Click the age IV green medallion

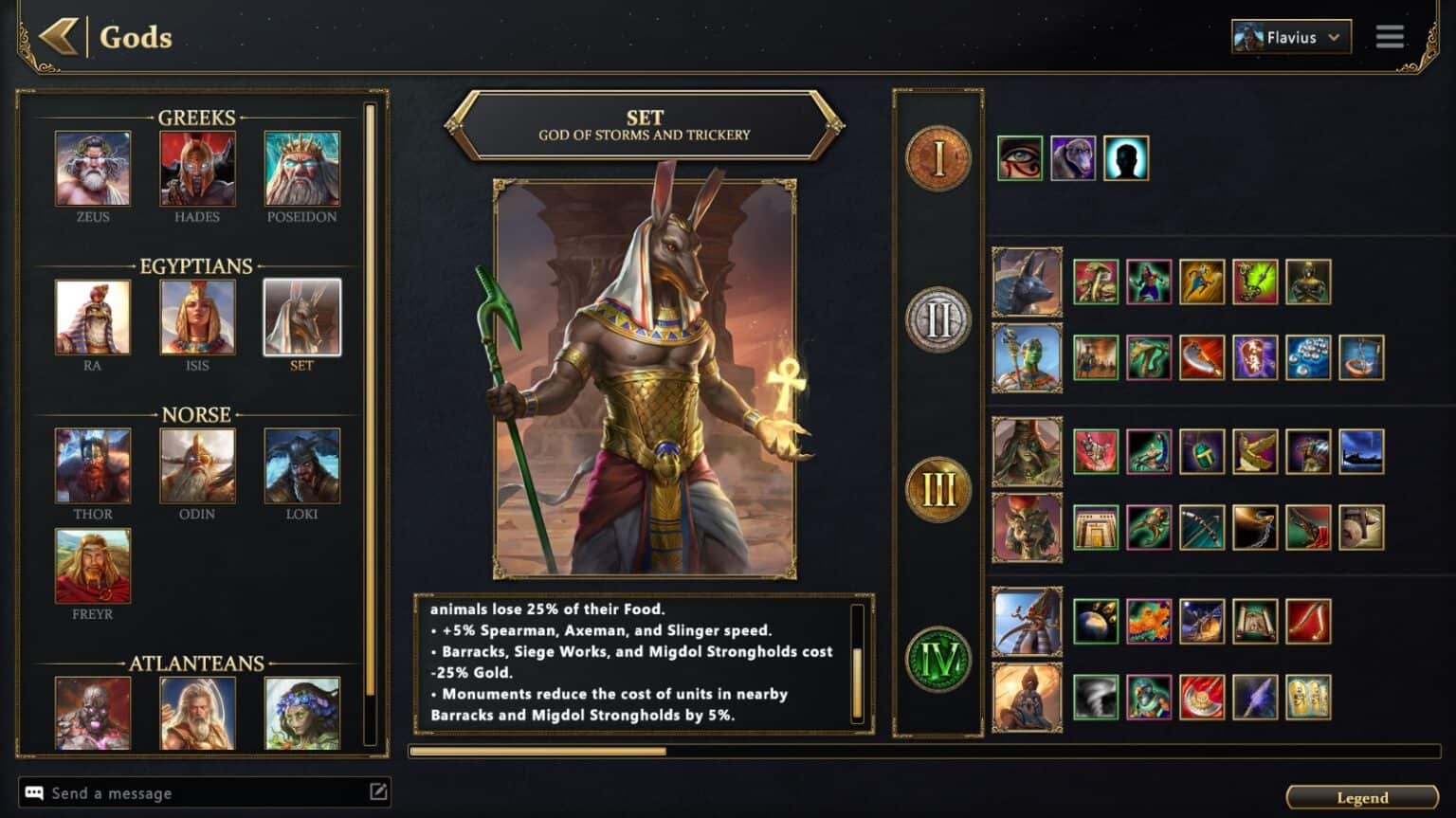pyautogui.click(x=937, y=660)
